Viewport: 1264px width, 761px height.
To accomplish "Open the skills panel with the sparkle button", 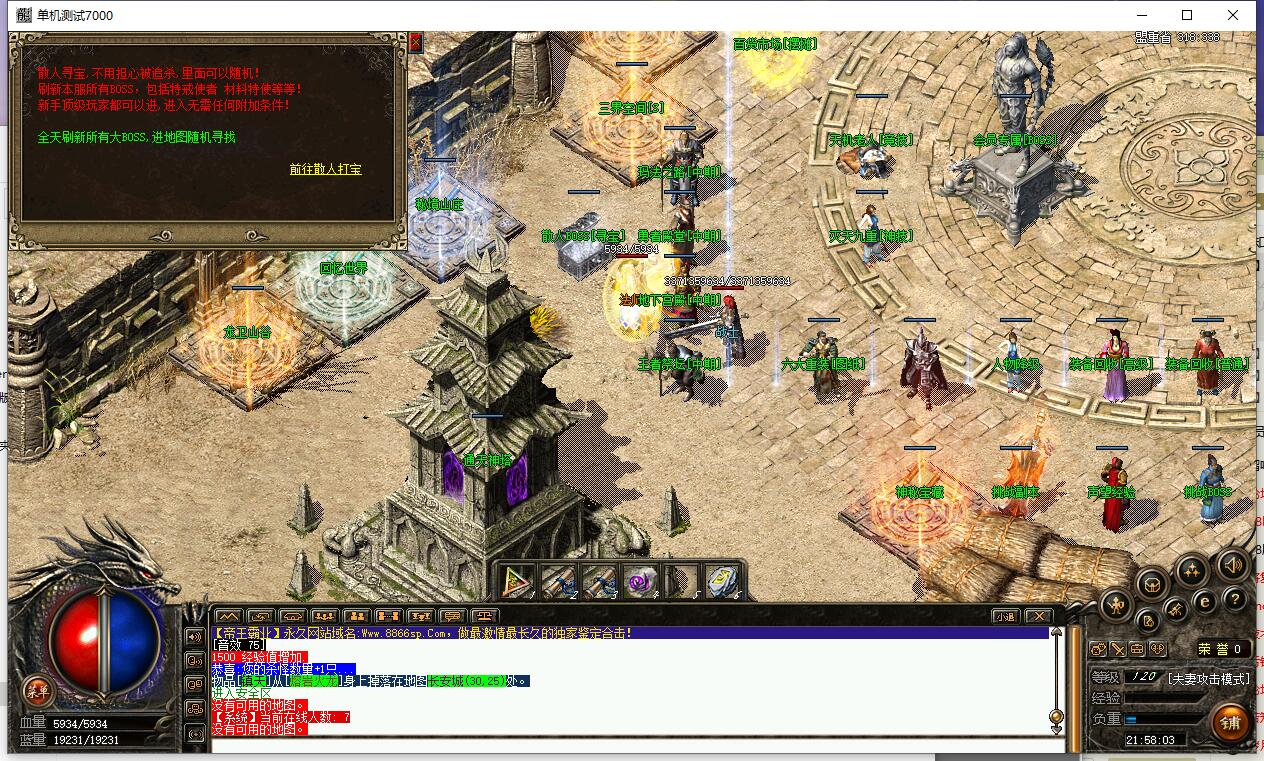I will pos(1190,571).
